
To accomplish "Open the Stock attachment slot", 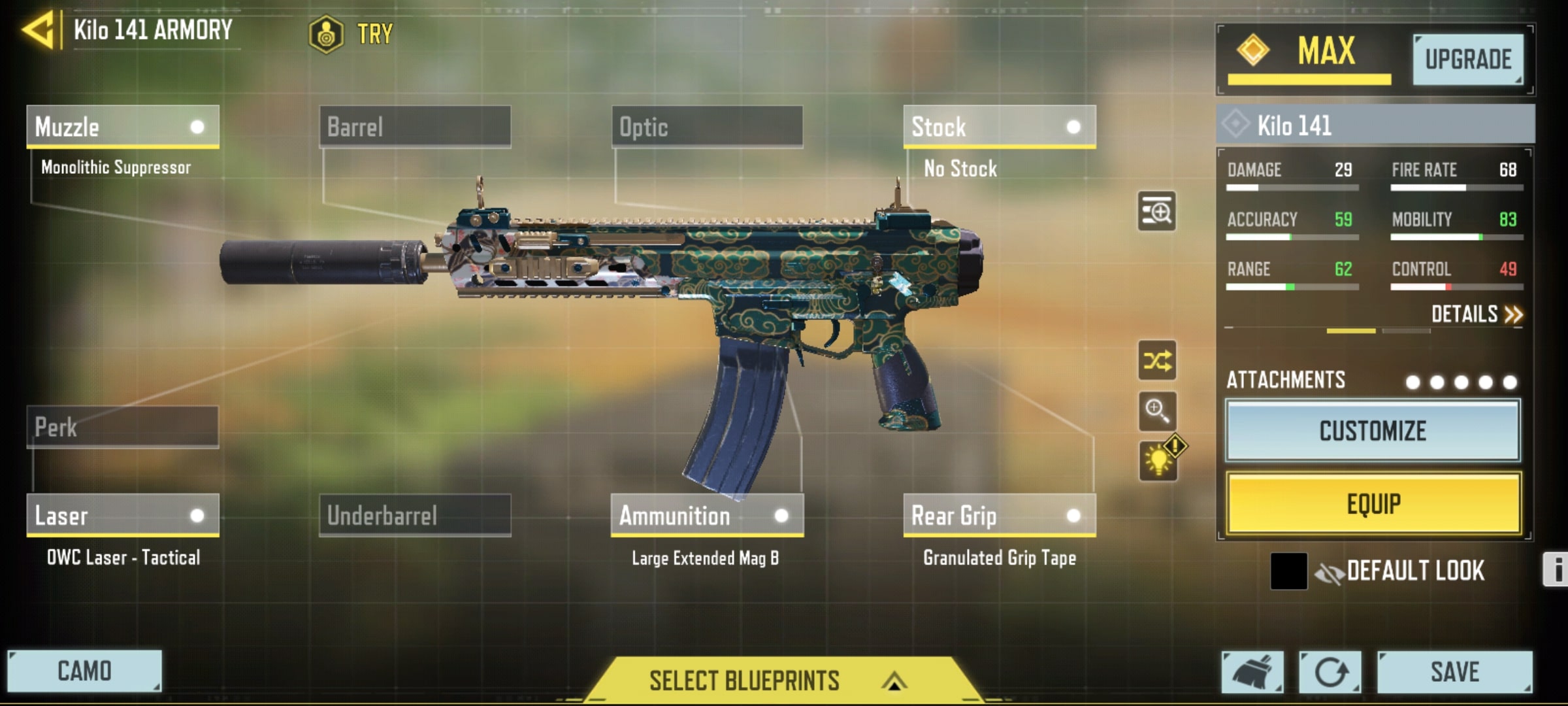I will click(x=999, y=127).
